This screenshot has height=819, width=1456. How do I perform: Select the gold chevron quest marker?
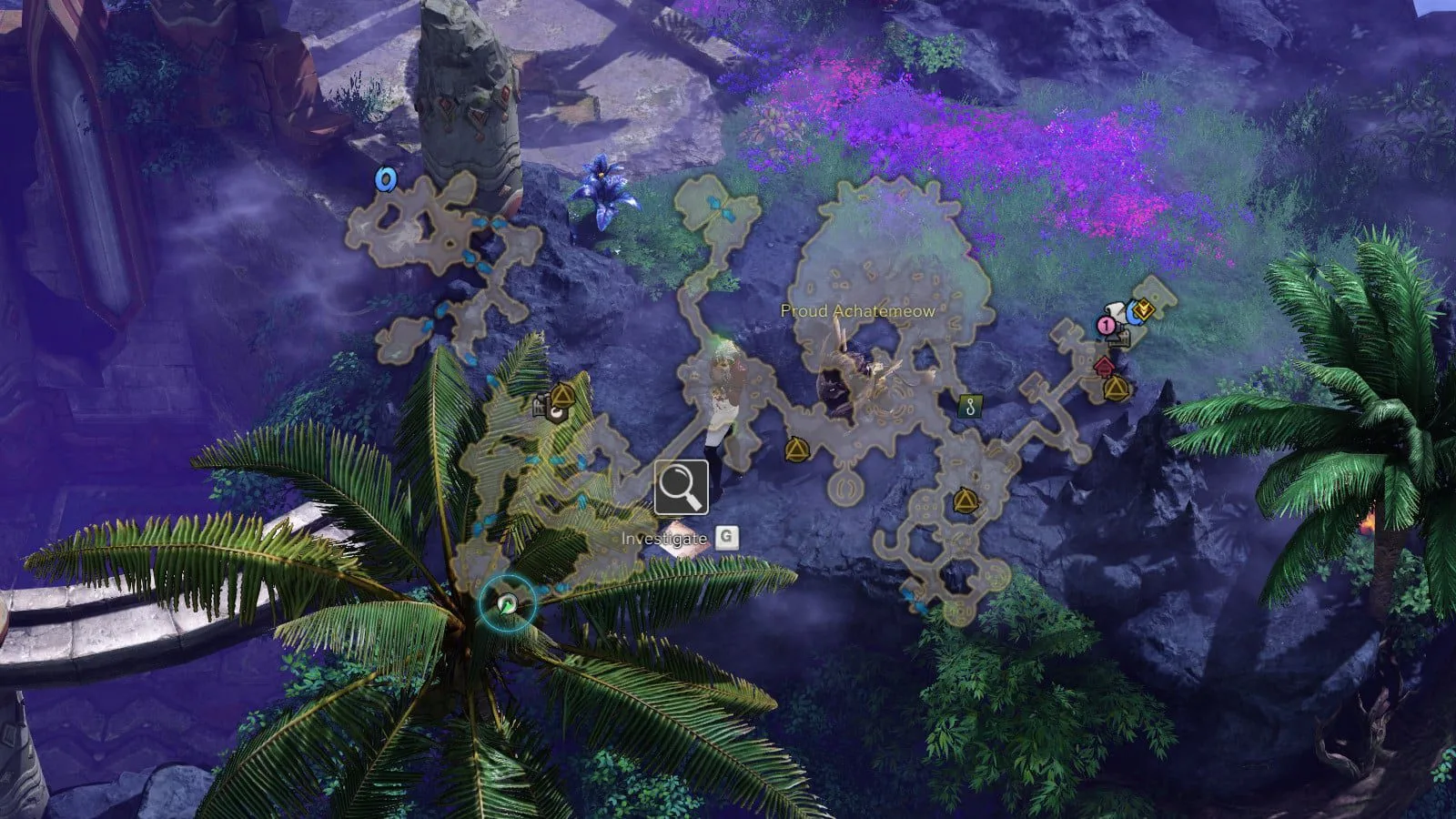pyautogui.click(x=1145, y=310)
